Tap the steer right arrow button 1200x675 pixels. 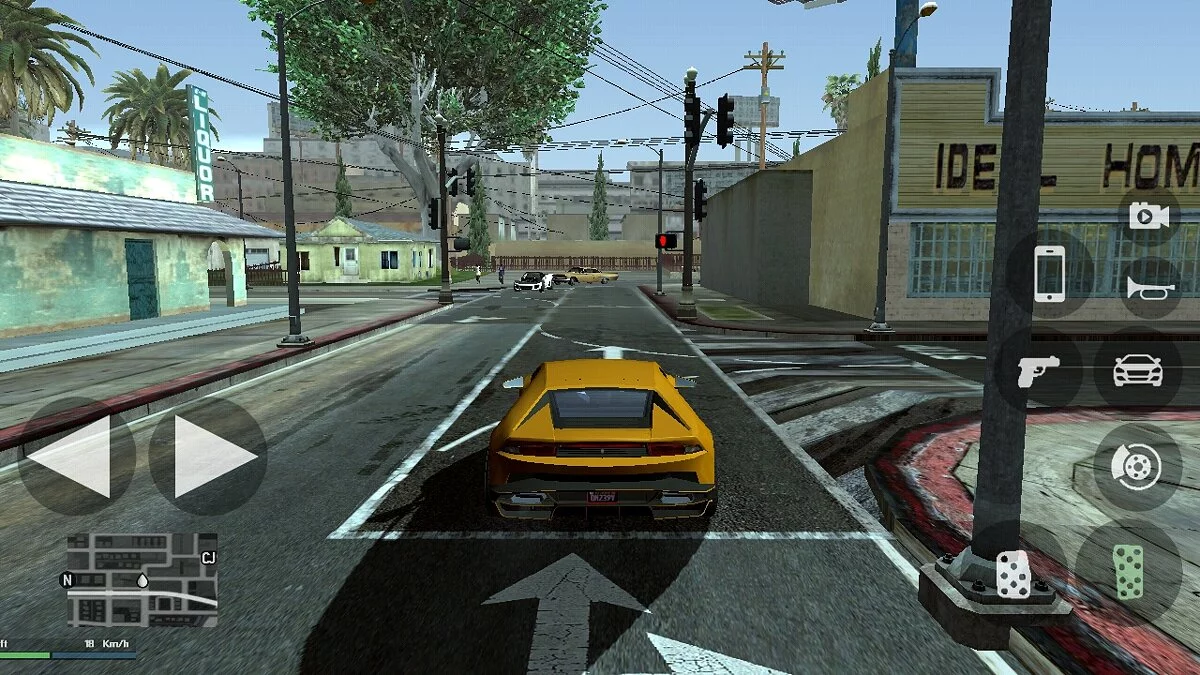pyautogui.click(x=208, y=457)
